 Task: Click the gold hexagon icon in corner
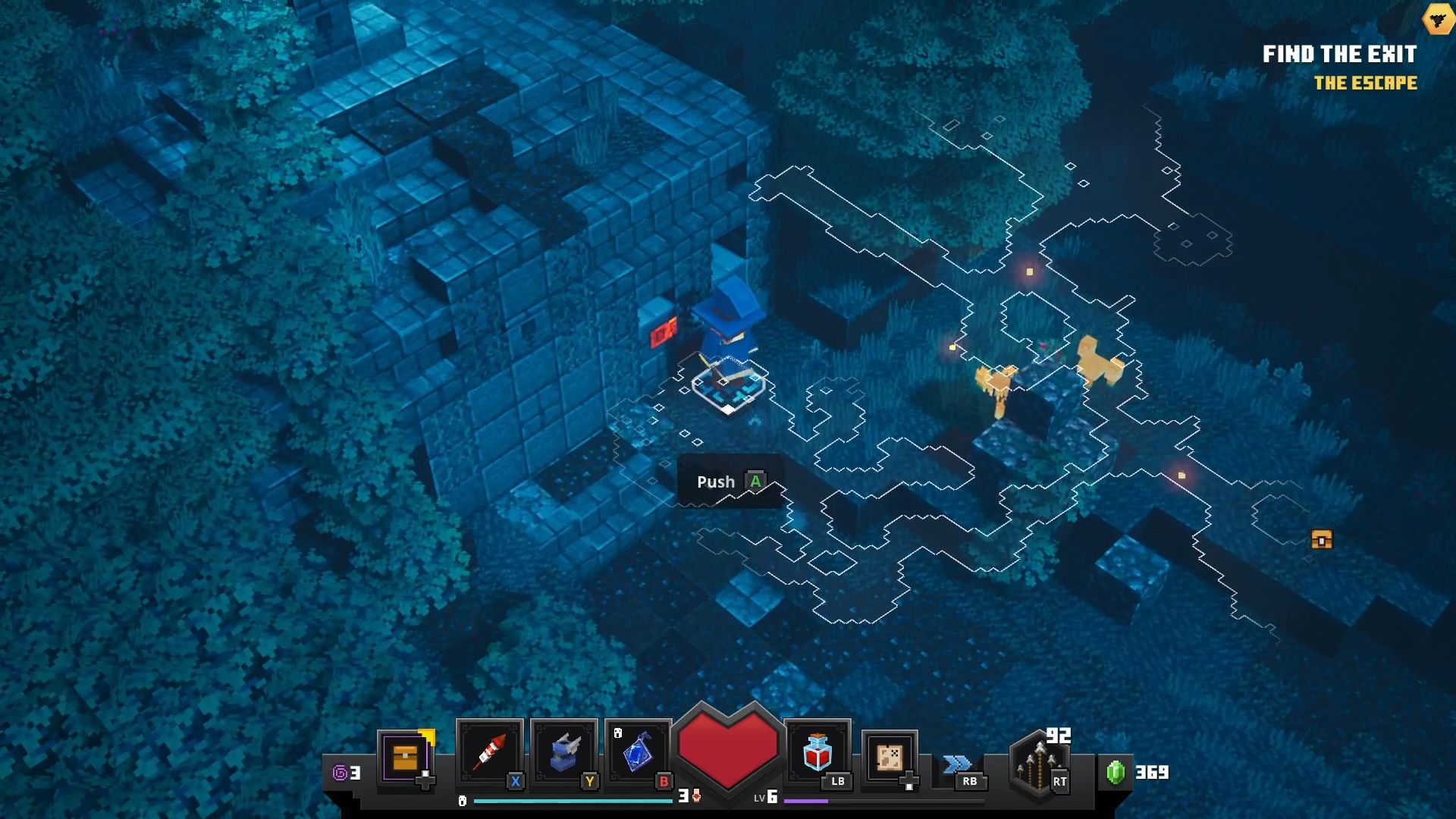1438,19
